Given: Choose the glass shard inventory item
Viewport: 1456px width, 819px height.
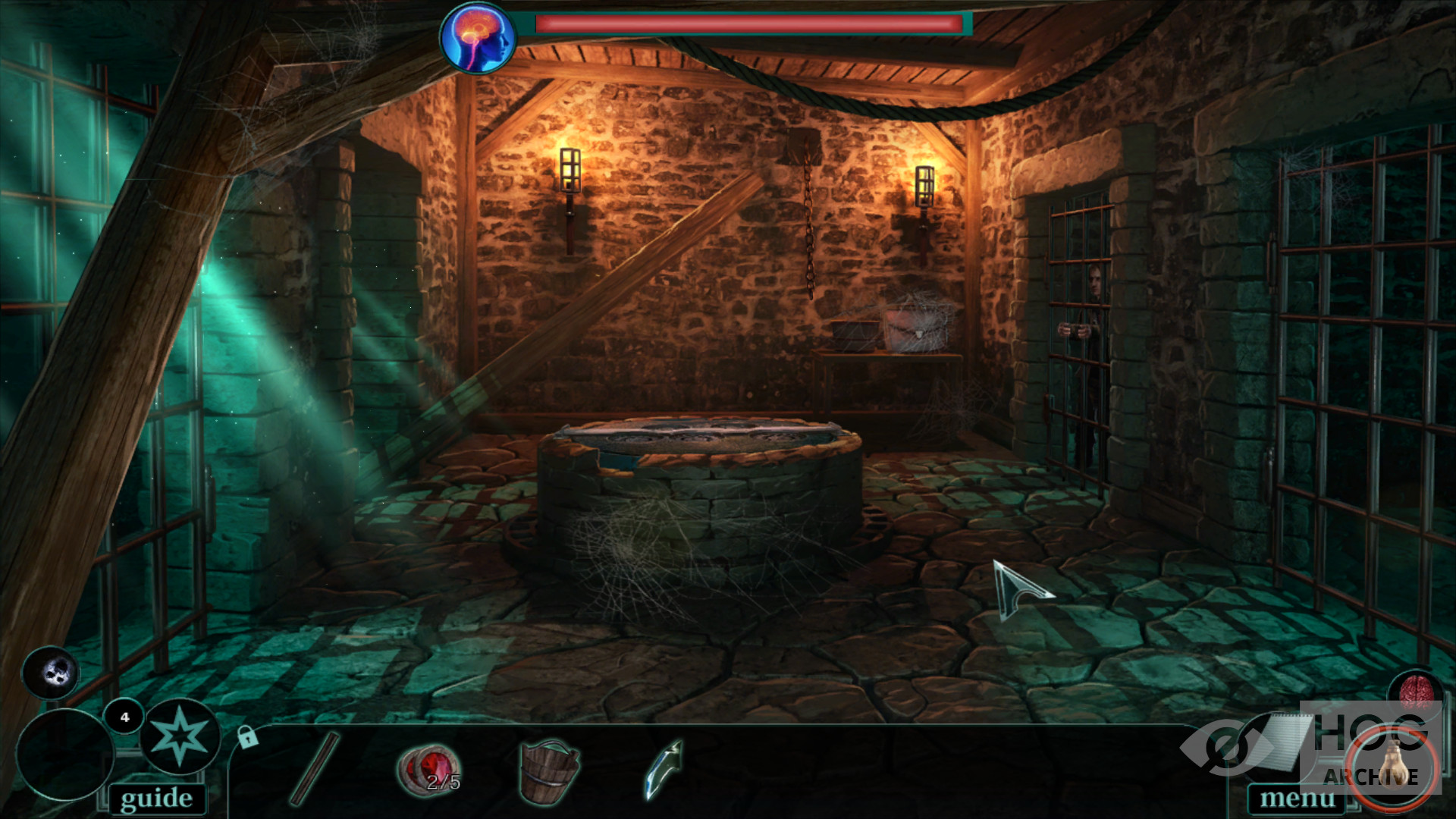Looking at the screenshot, I should point(664,769).
